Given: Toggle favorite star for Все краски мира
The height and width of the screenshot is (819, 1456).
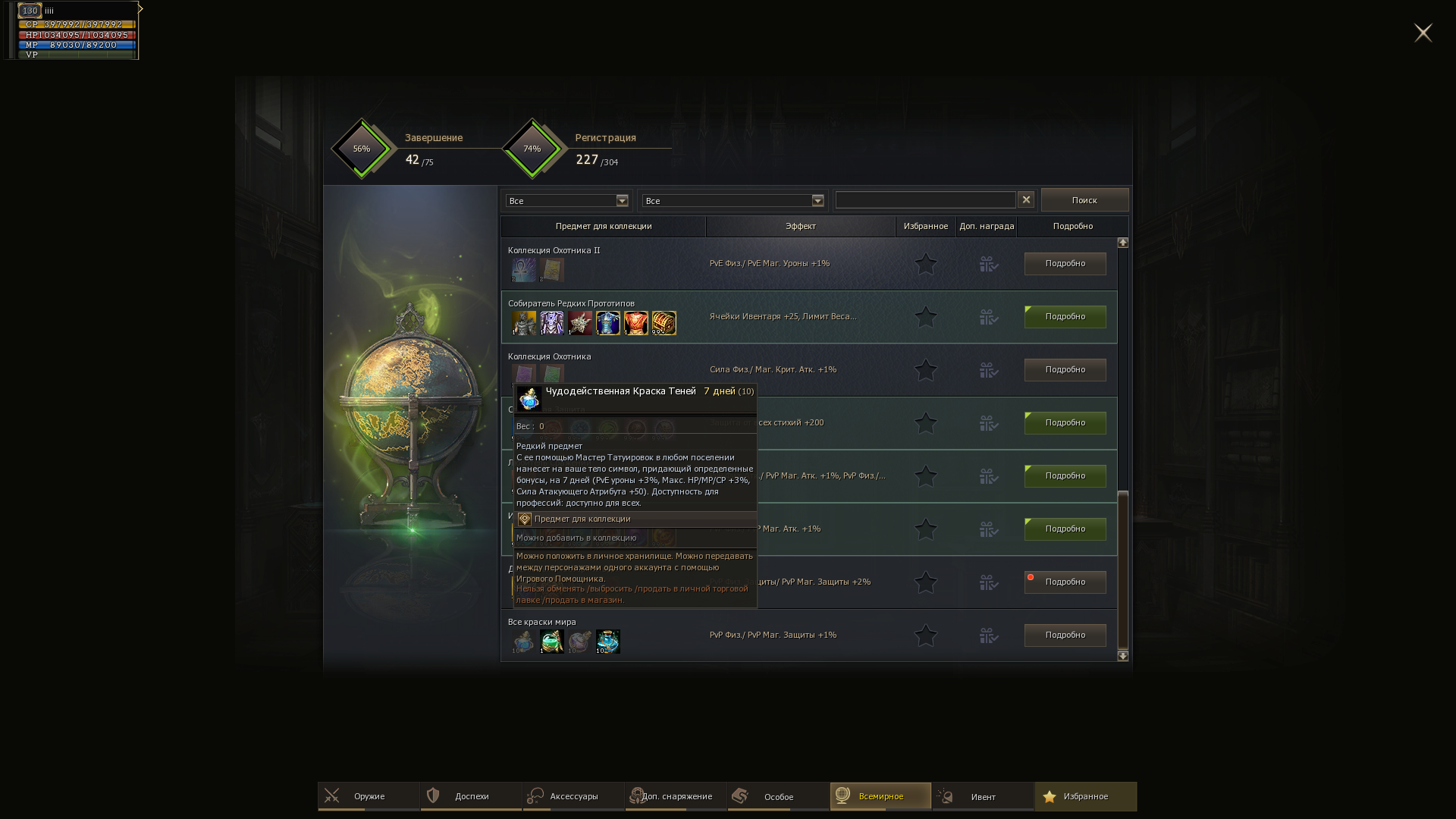Looking at the screenshot, I should coord(925,635).
